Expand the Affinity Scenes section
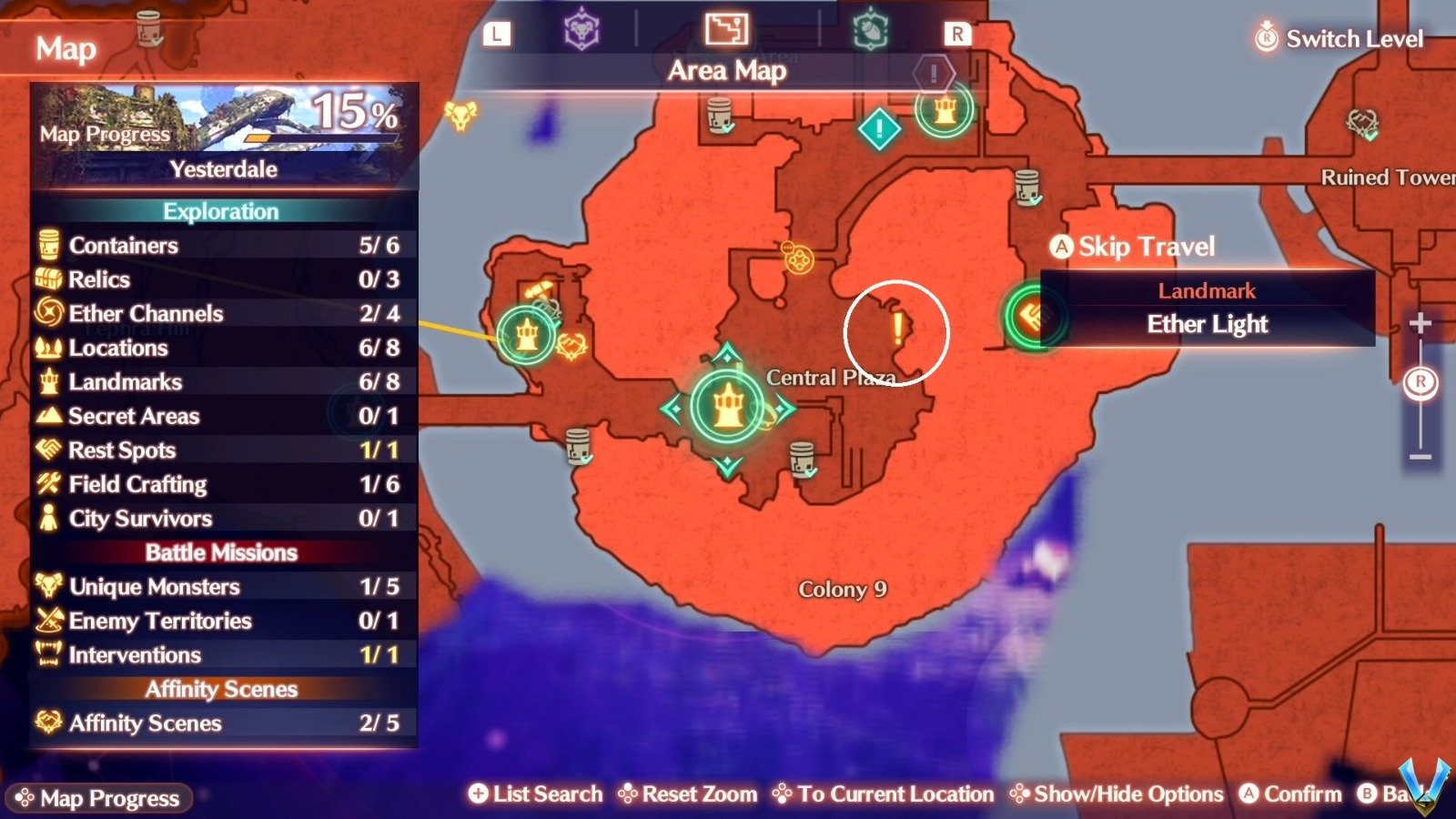The width and height of the screenshot is (1456, 819). 221,689
